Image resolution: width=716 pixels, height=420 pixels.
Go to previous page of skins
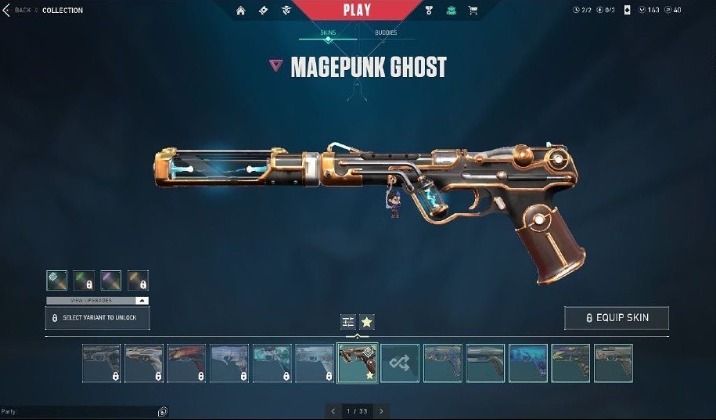pos(332,410)
